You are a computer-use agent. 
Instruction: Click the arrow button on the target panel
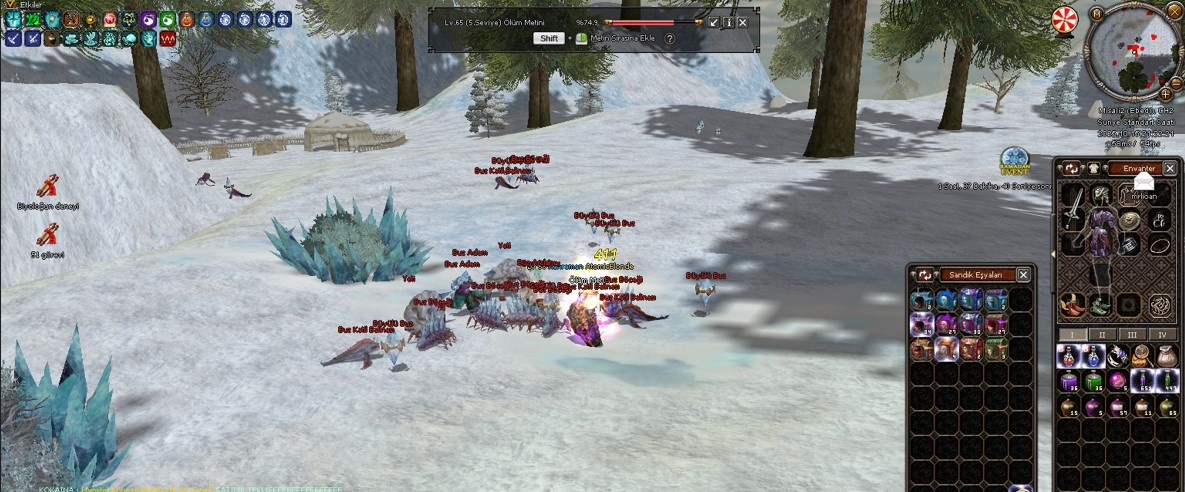click(x=713, y=22)
